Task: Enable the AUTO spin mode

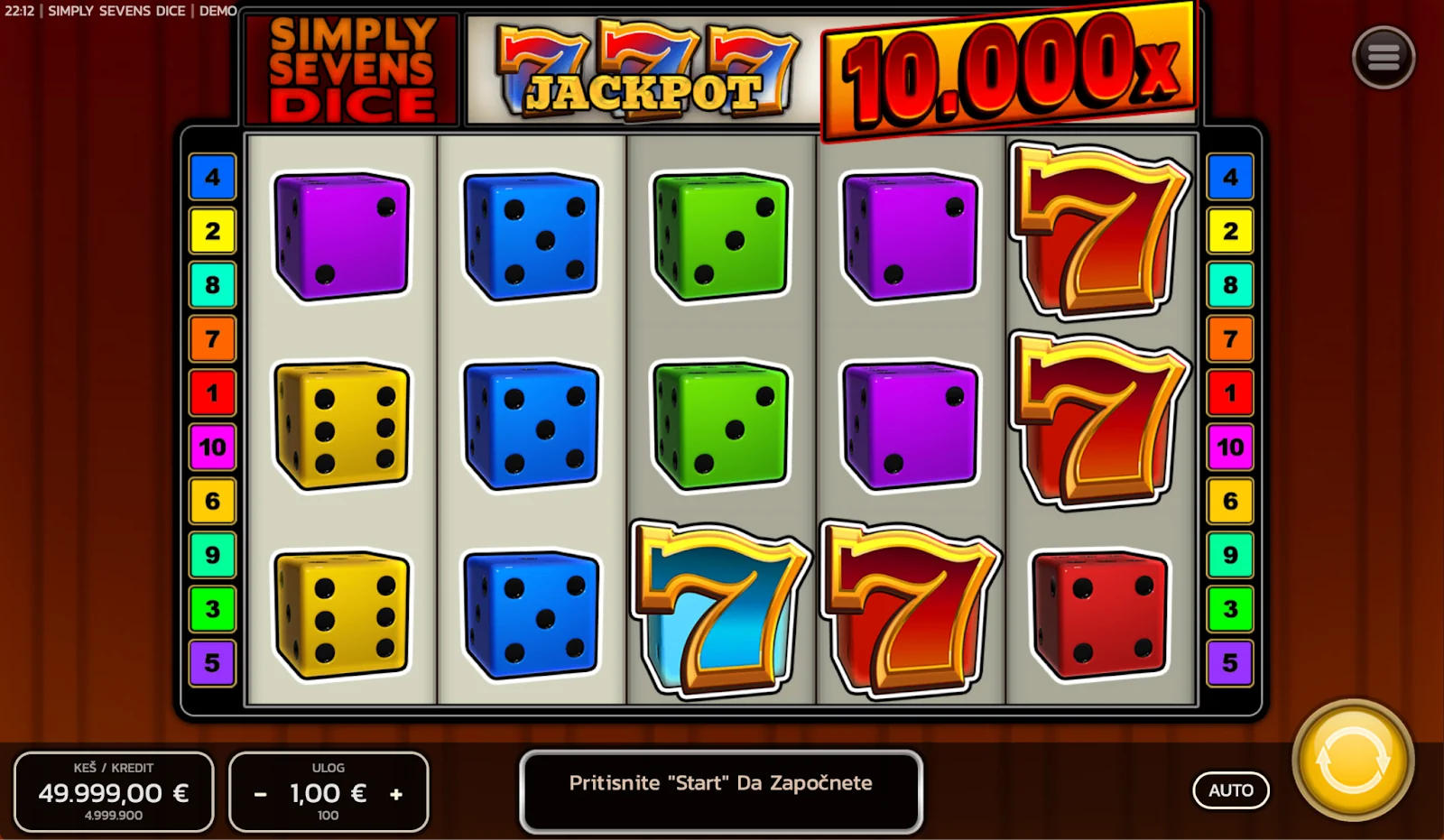Action: click(x=1230, y=789)
